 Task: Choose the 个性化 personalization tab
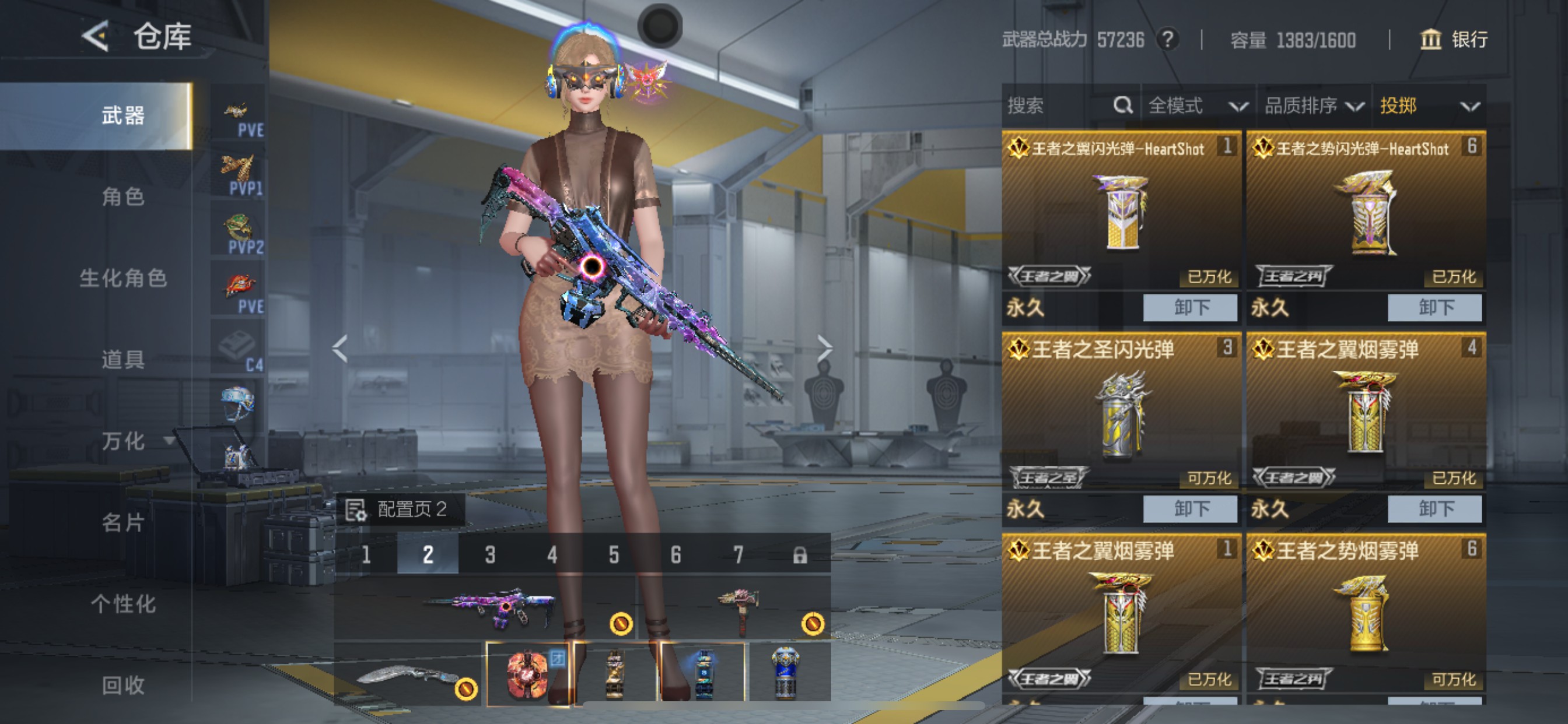[123, 604]
